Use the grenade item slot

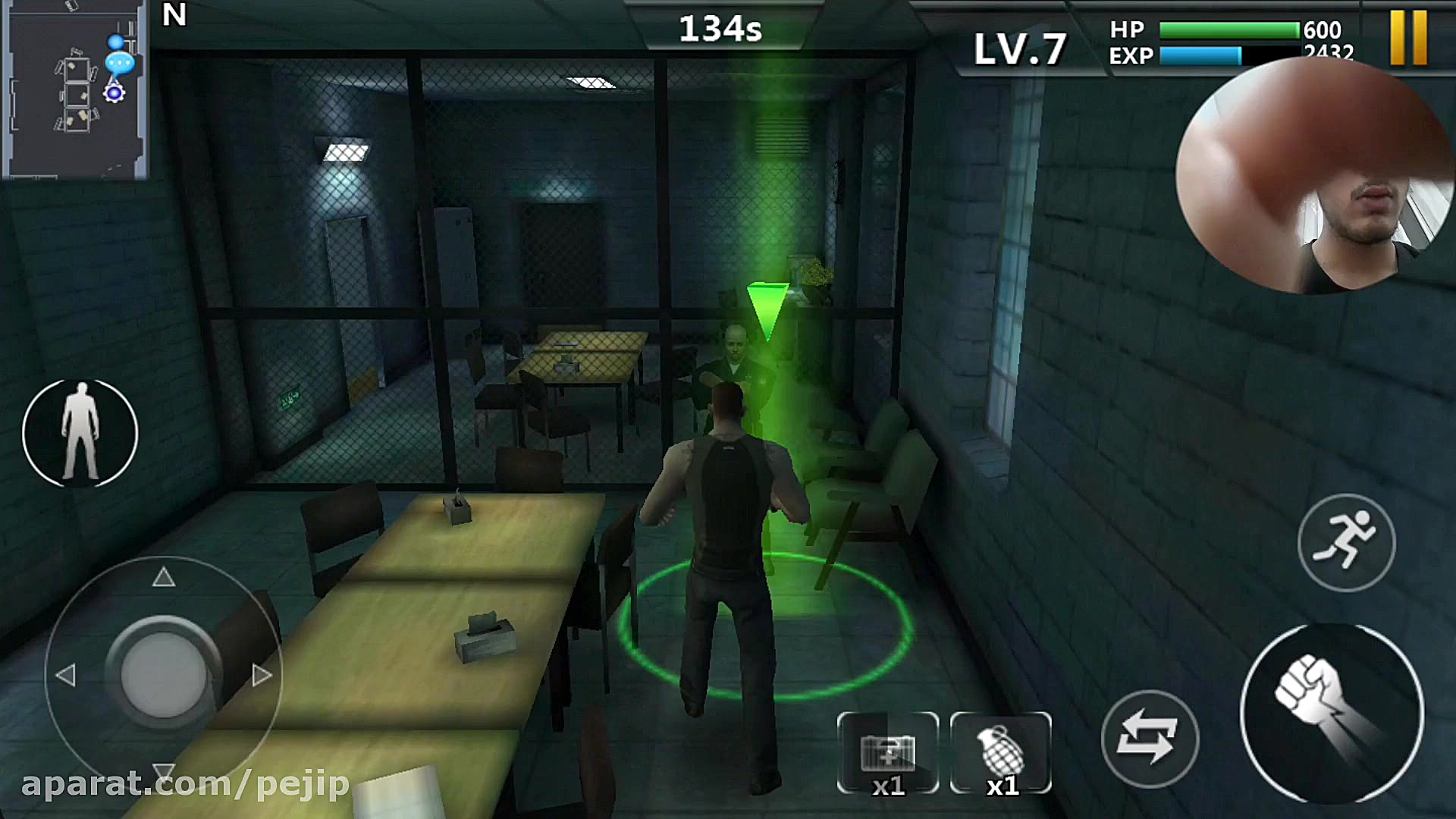pyautogui.click(x=1001, y=753)
